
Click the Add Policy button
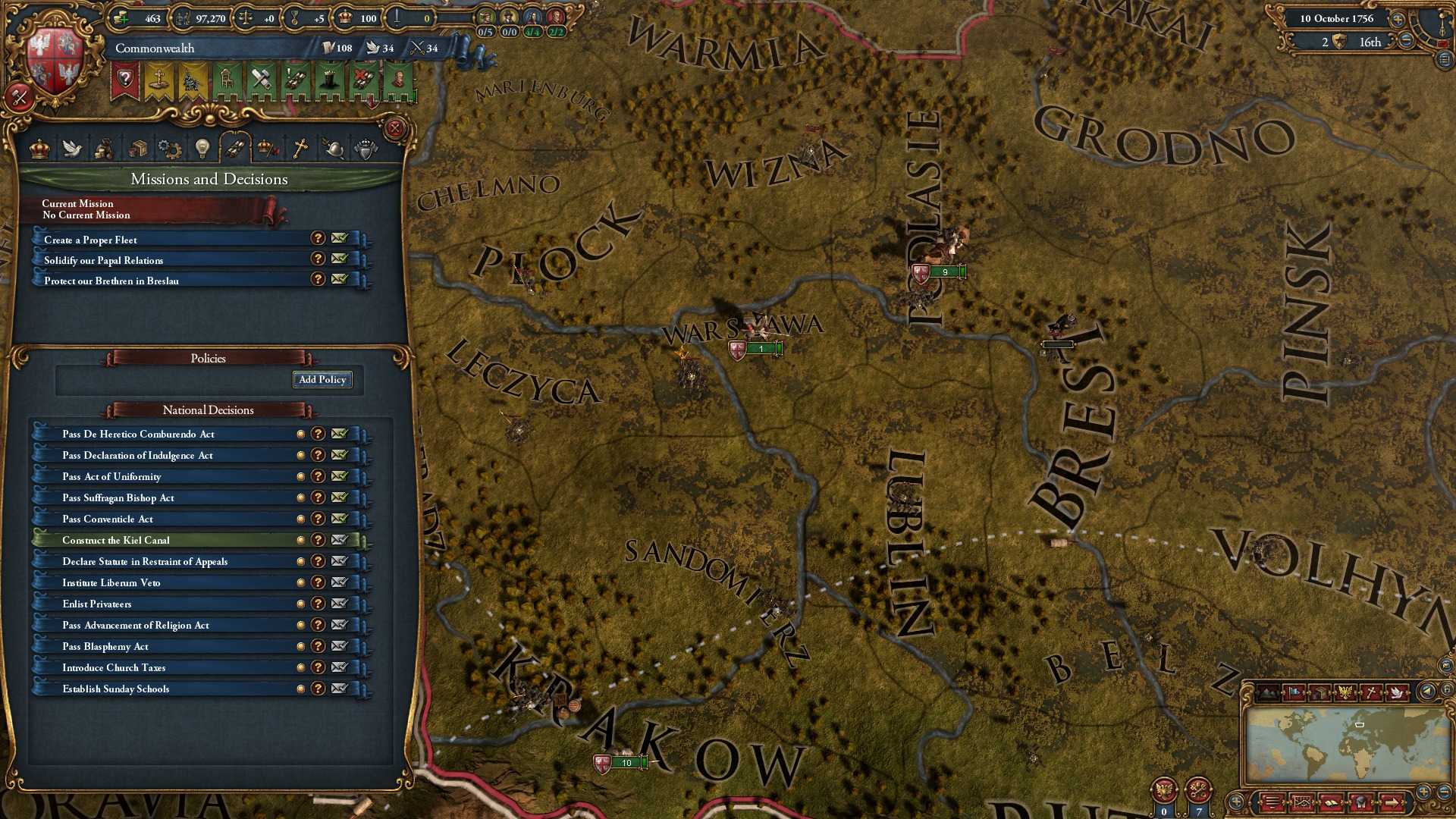323,379
